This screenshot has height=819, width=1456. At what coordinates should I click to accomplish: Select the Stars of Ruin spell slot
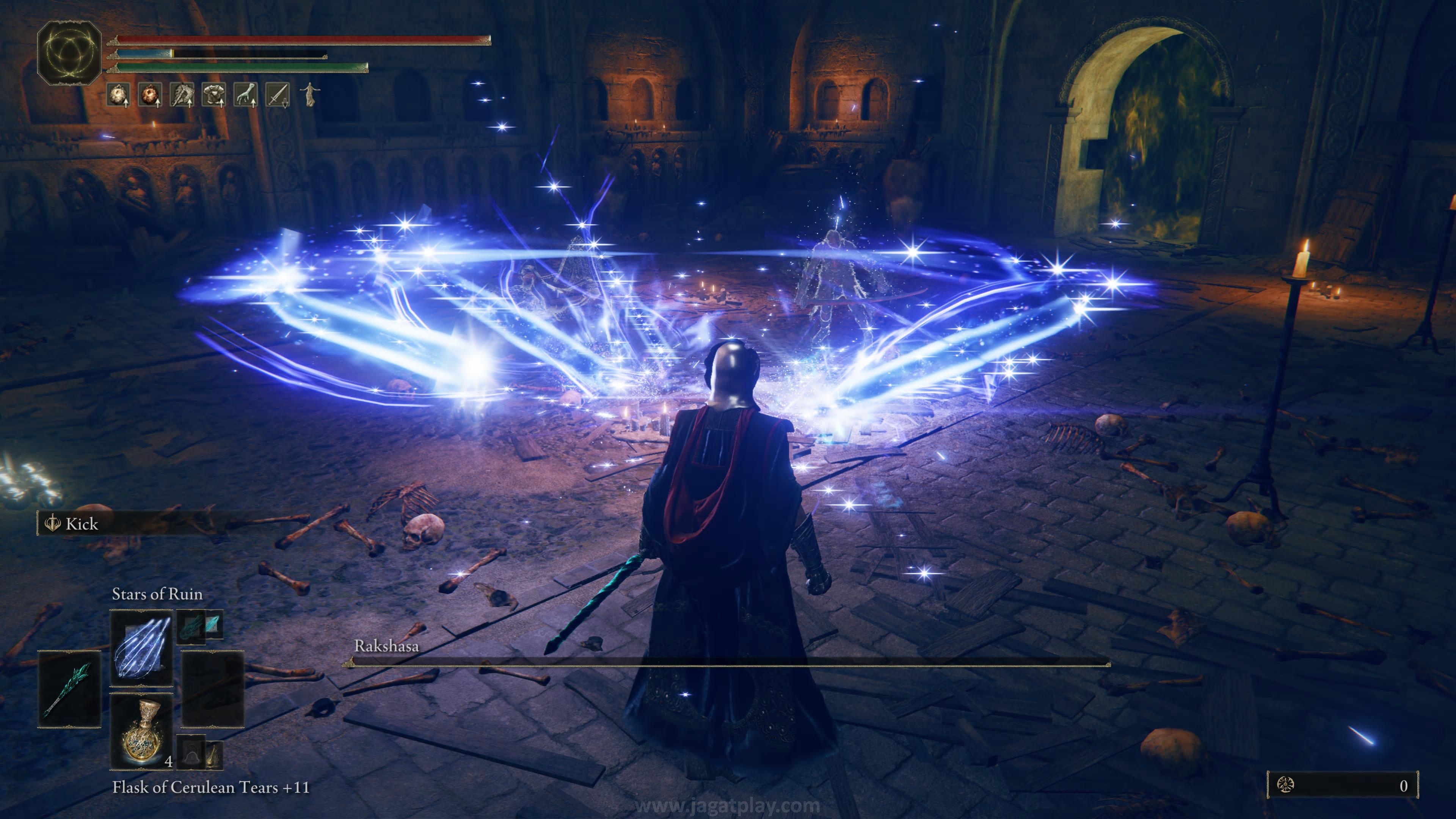141,648
